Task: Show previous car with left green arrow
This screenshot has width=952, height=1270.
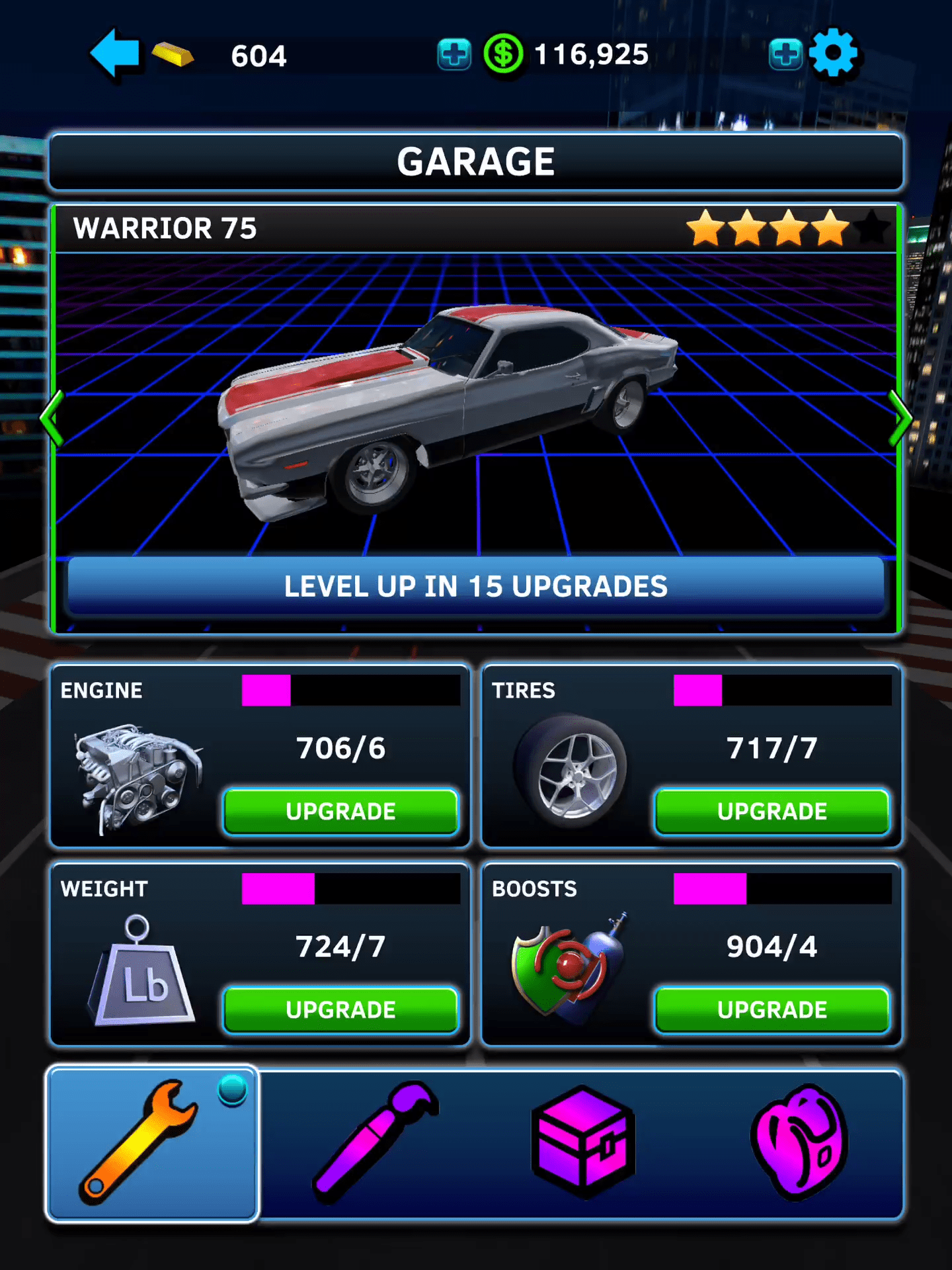Action: point(52,418)
